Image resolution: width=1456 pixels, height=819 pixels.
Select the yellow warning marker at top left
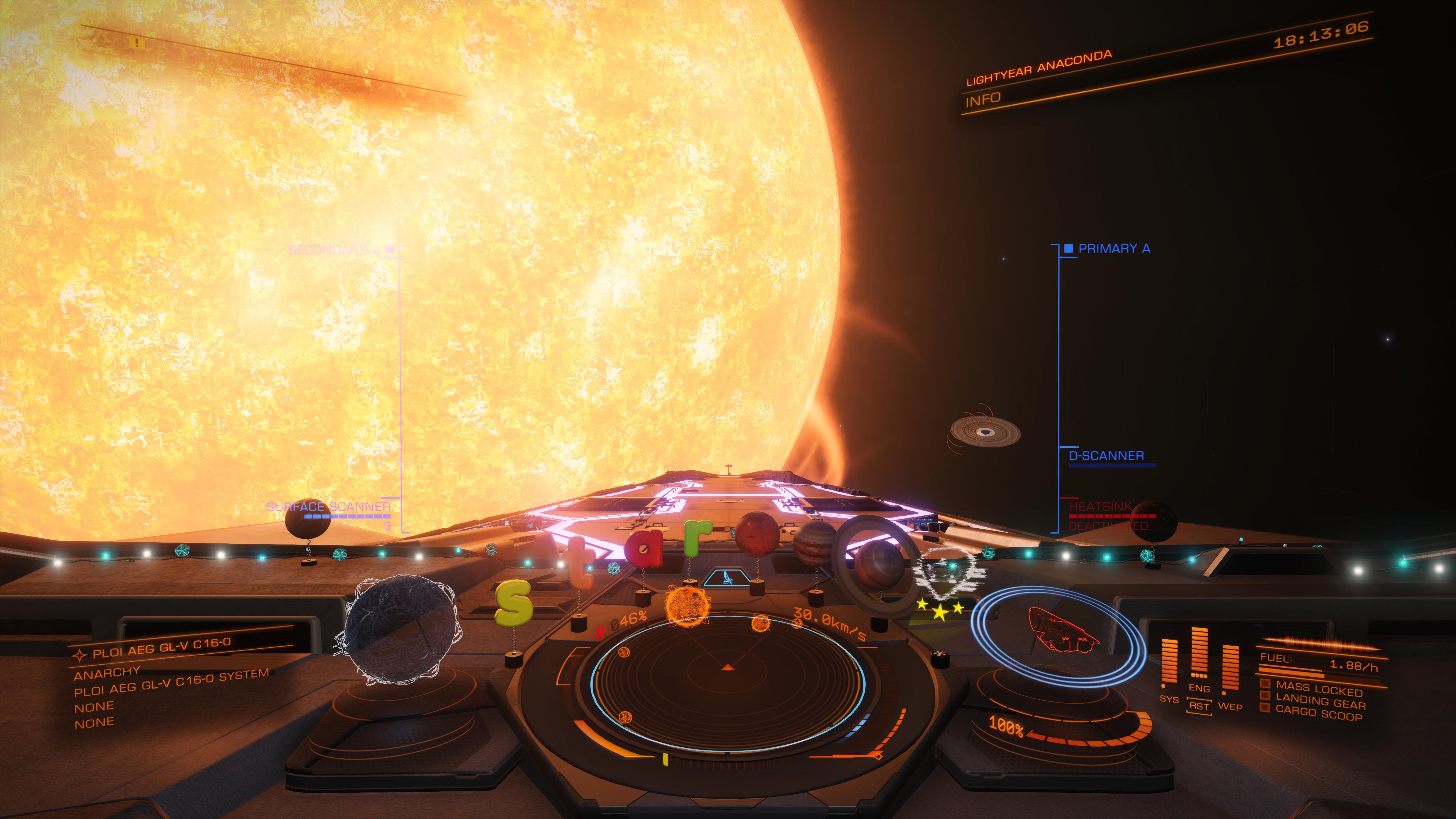click(136, 42)
